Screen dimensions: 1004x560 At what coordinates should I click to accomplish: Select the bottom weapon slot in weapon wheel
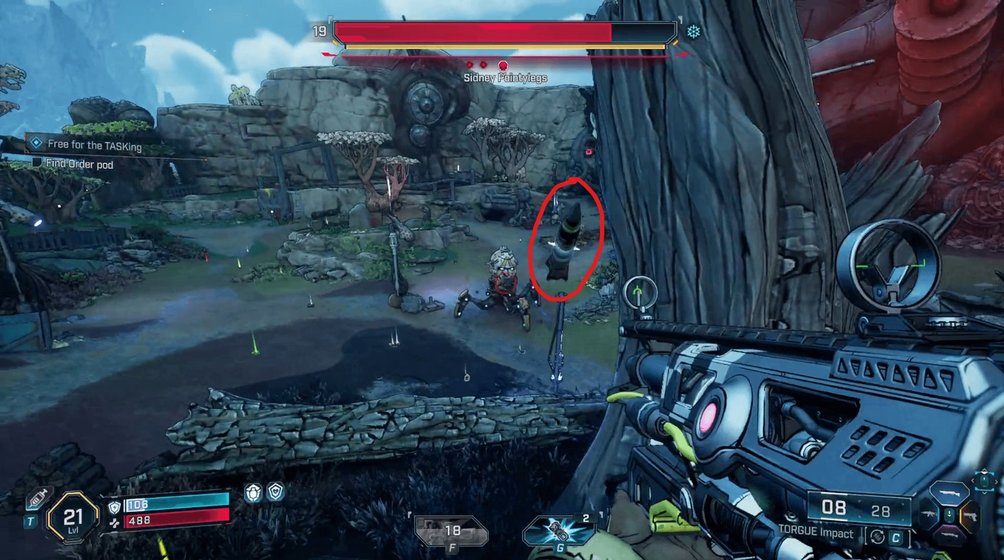click(x=951, y=537)
